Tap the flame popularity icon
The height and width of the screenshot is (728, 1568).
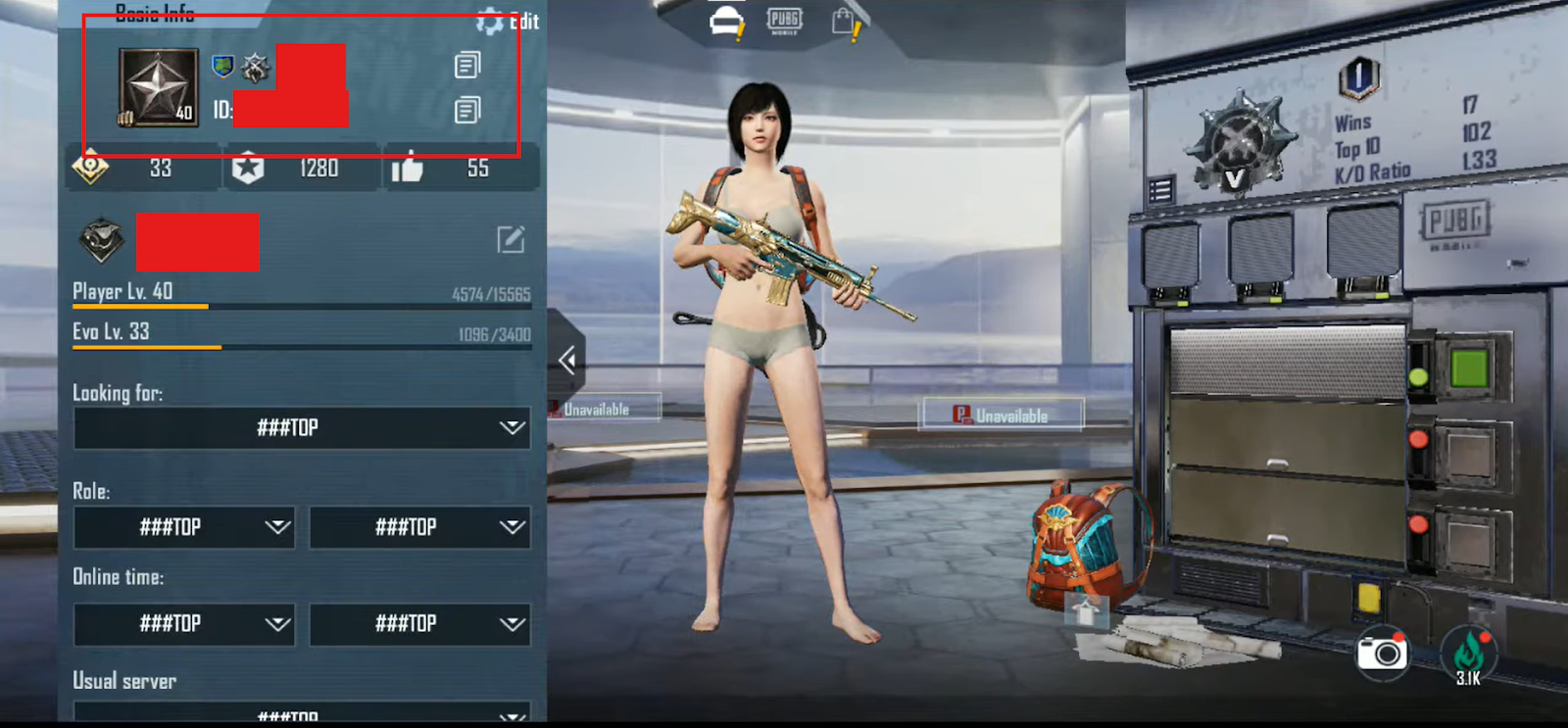[1468, 652]
